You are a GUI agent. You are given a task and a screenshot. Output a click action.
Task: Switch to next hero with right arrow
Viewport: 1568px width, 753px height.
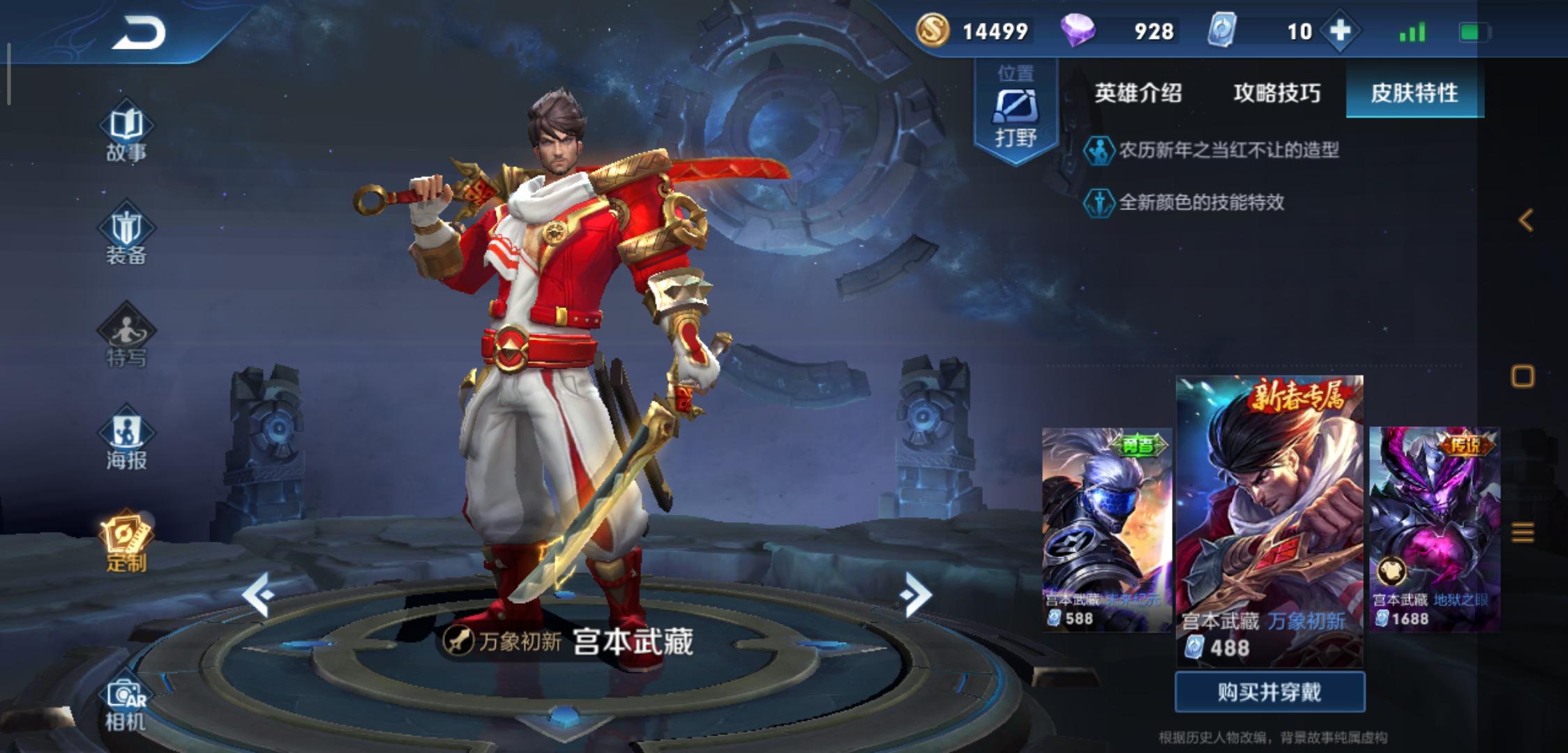(916, 594)
